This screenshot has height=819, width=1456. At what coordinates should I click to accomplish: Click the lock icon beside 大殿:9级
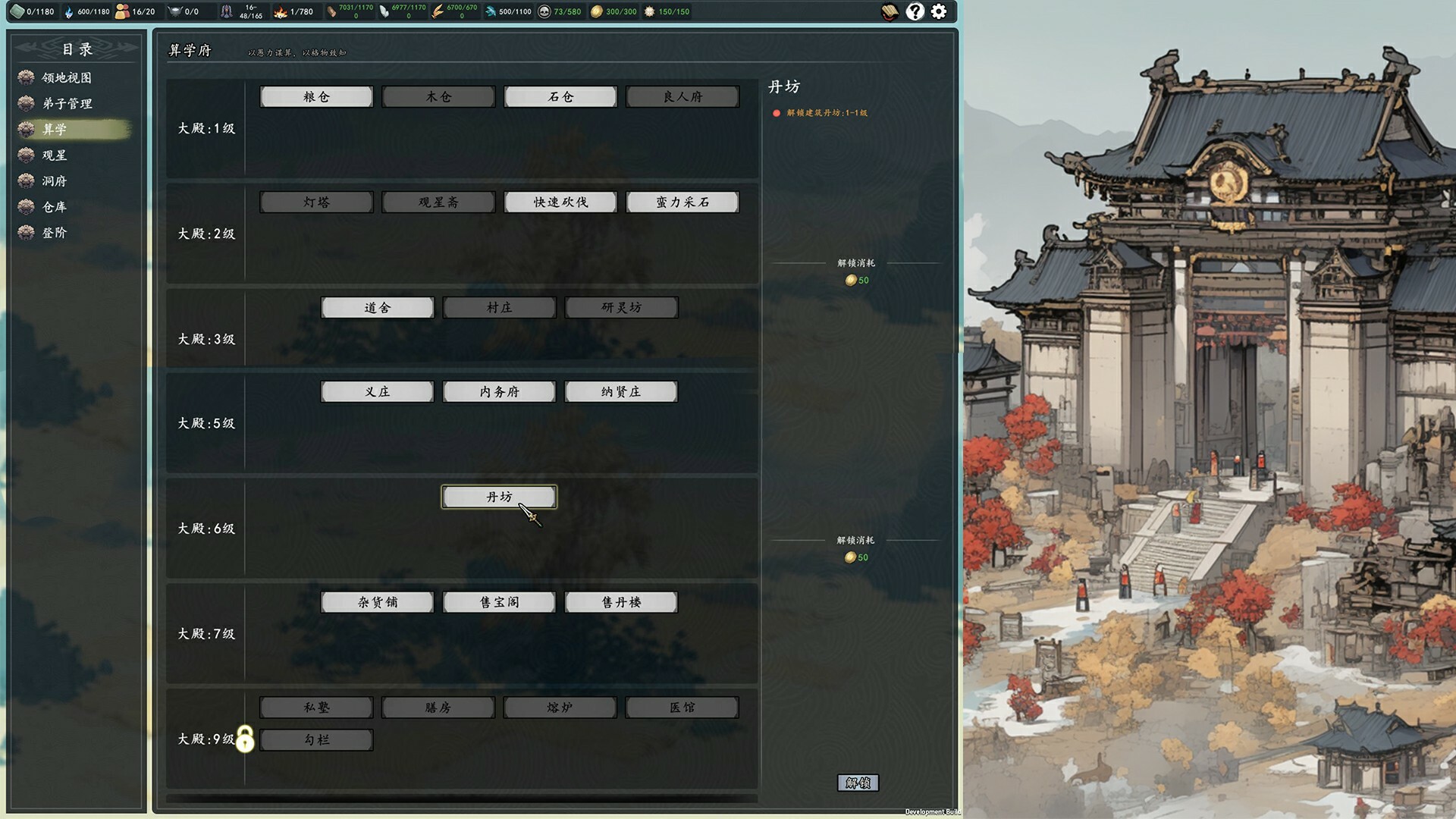244,739
